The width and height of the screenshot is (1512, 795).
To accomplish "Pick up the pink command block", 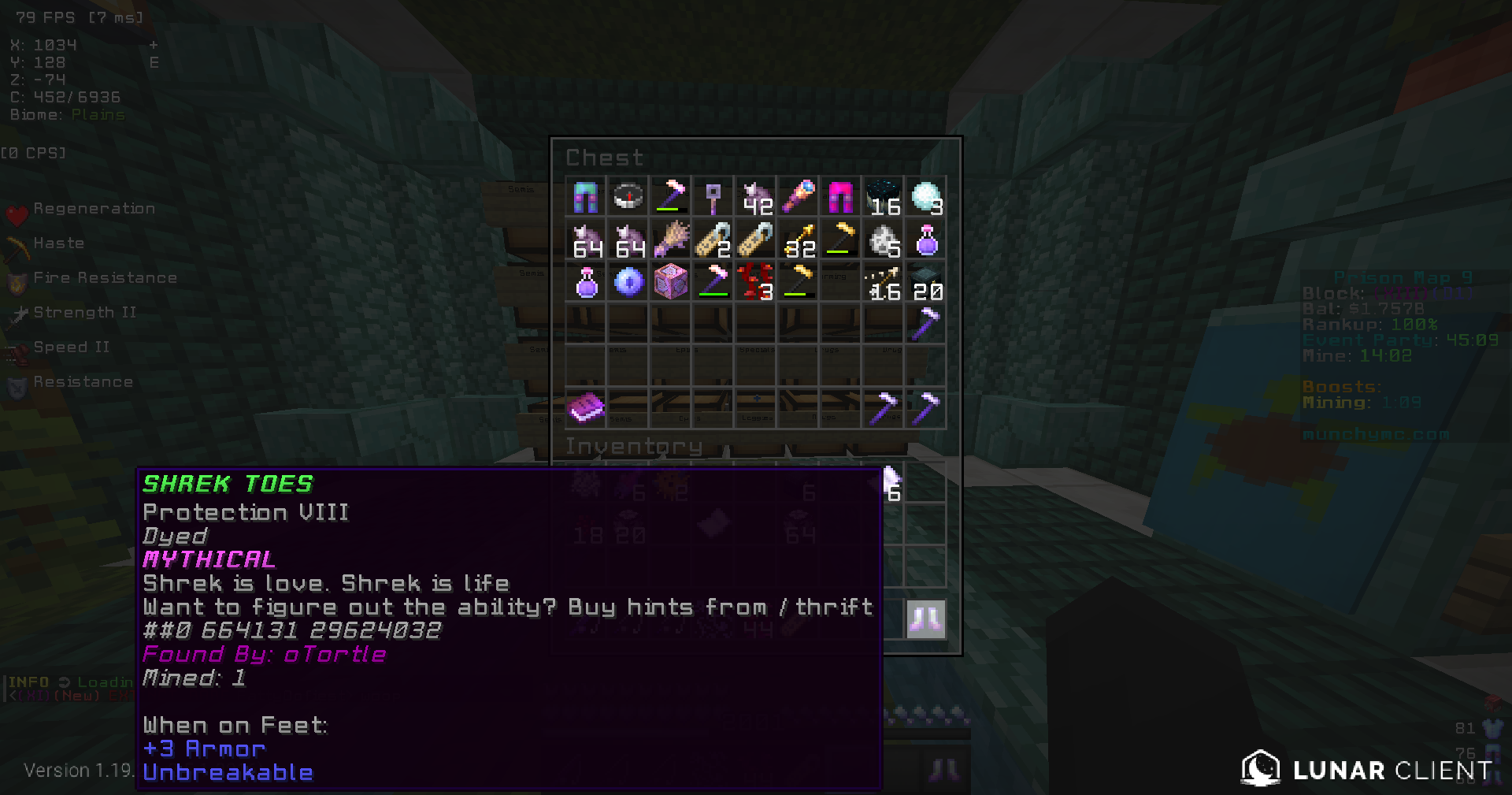I will [671, 282].
